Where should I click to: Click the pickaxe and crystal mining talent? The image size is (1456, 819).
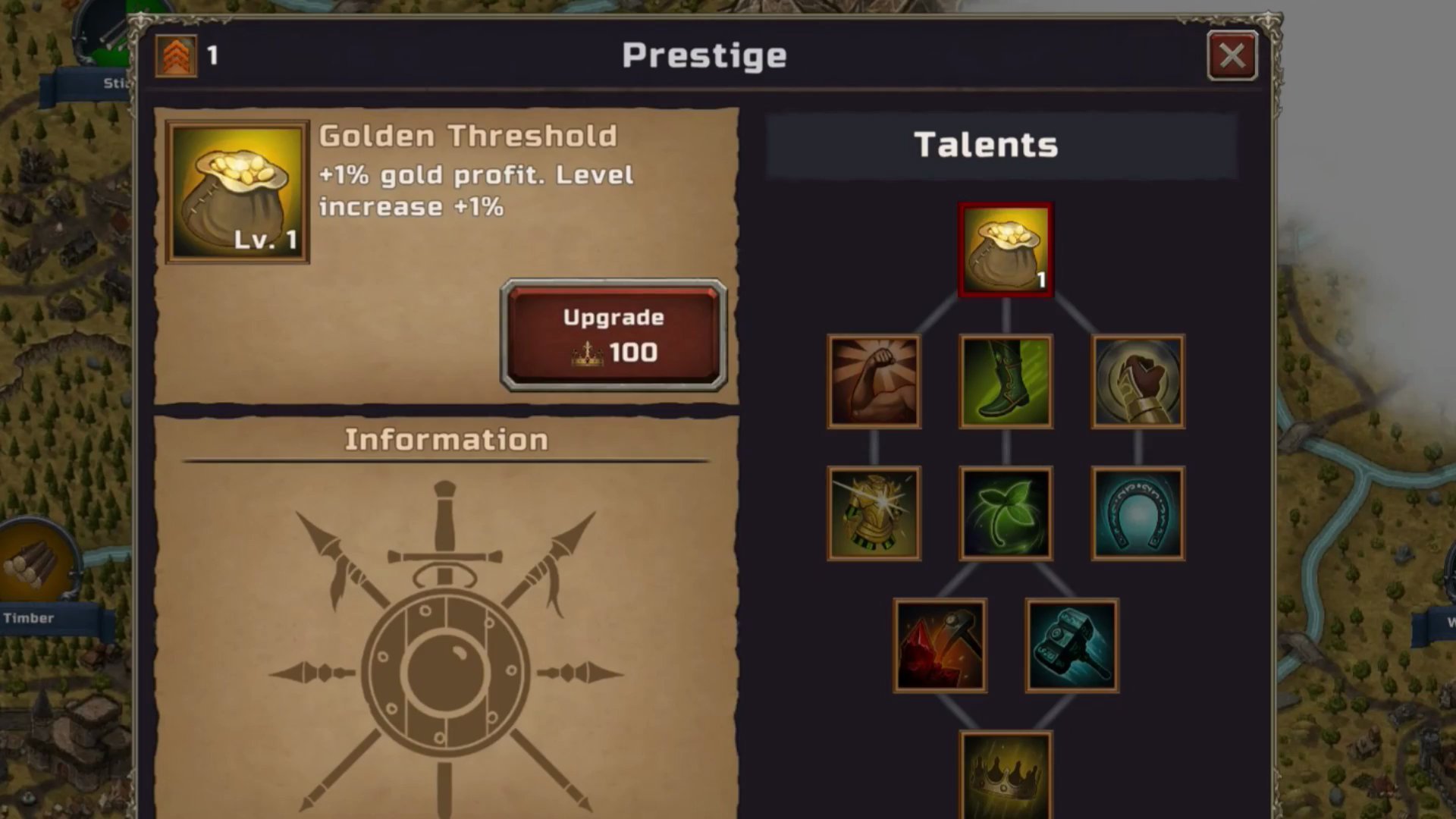coord(940,643)
